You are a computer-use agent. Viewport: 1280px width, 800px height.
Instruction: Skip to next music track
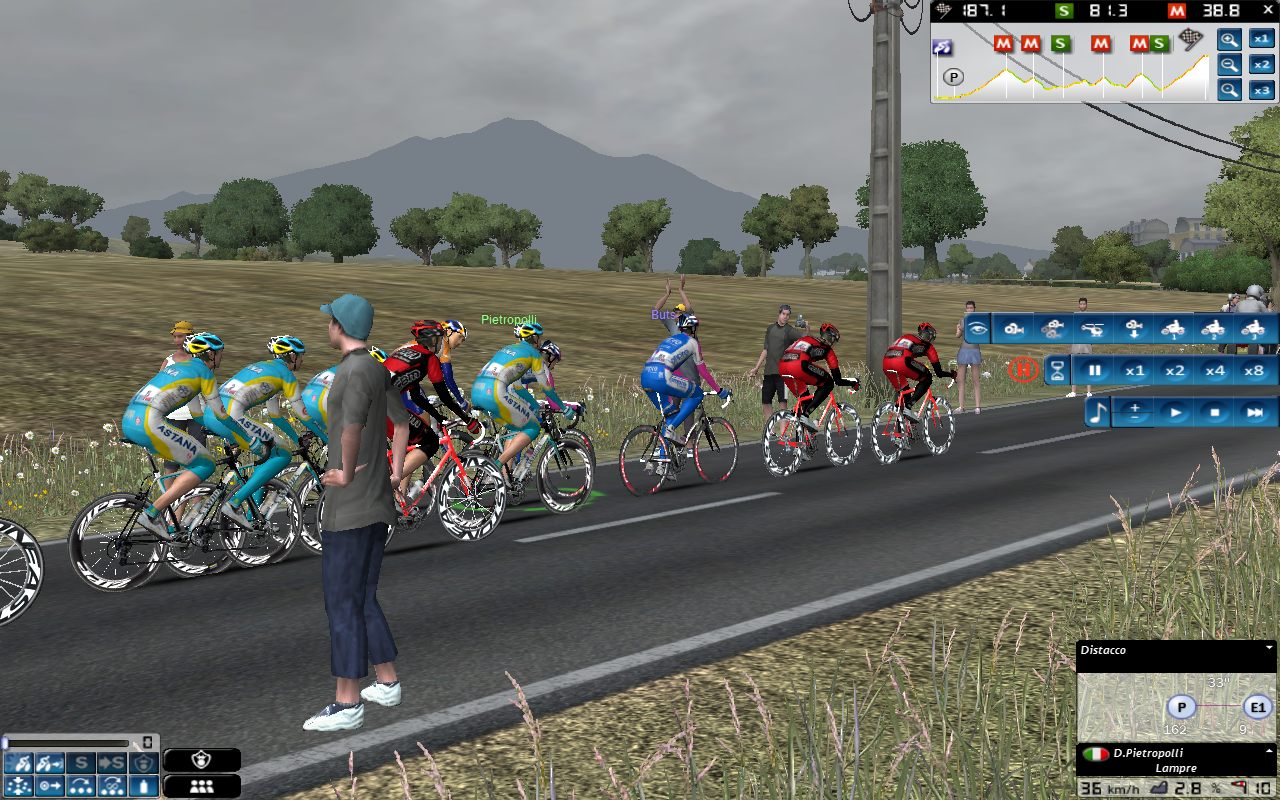coord(1254,412)
